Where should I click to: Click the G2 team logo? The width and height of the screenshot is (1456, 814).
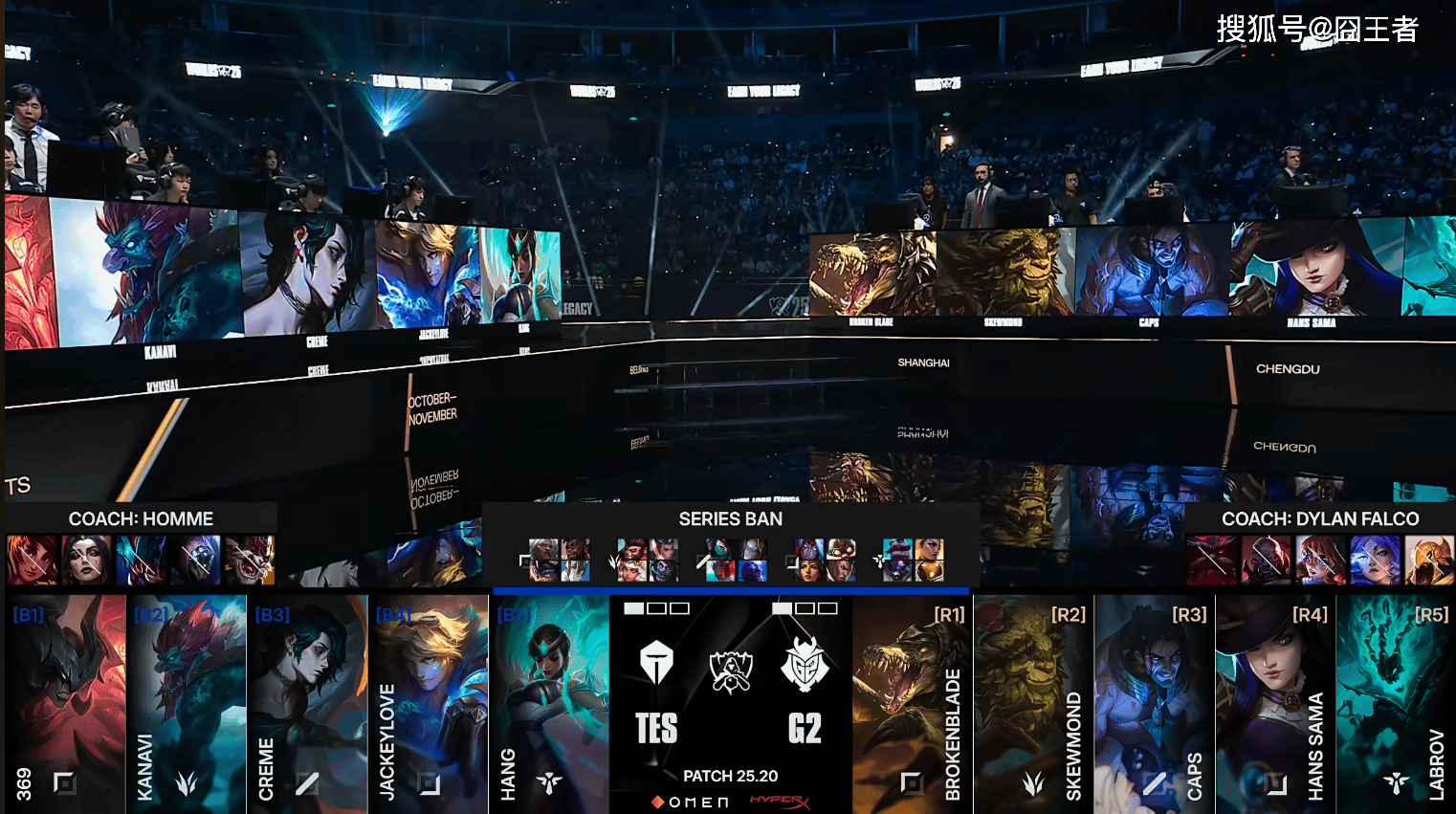point(804,663)
